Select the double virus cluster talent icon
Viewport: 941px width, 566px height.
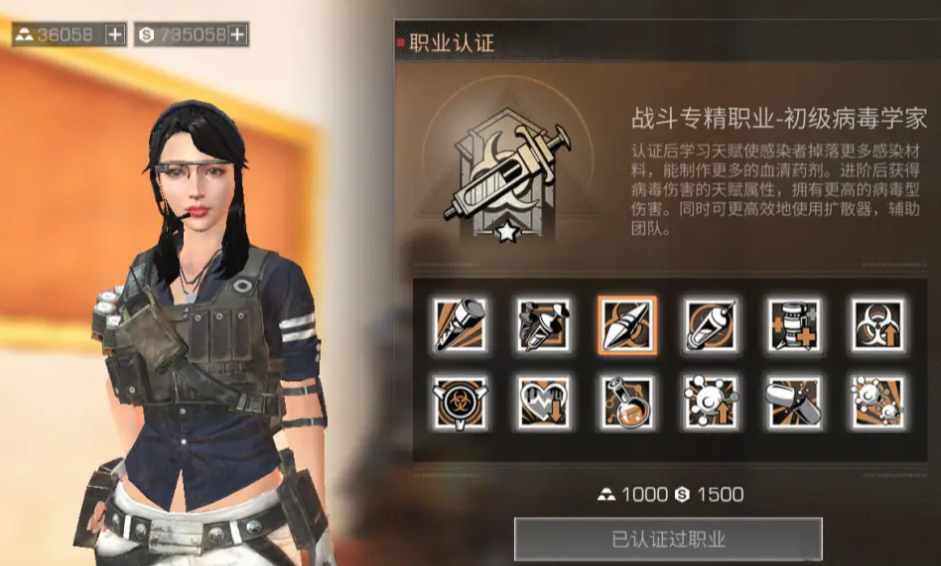(878, 403)
